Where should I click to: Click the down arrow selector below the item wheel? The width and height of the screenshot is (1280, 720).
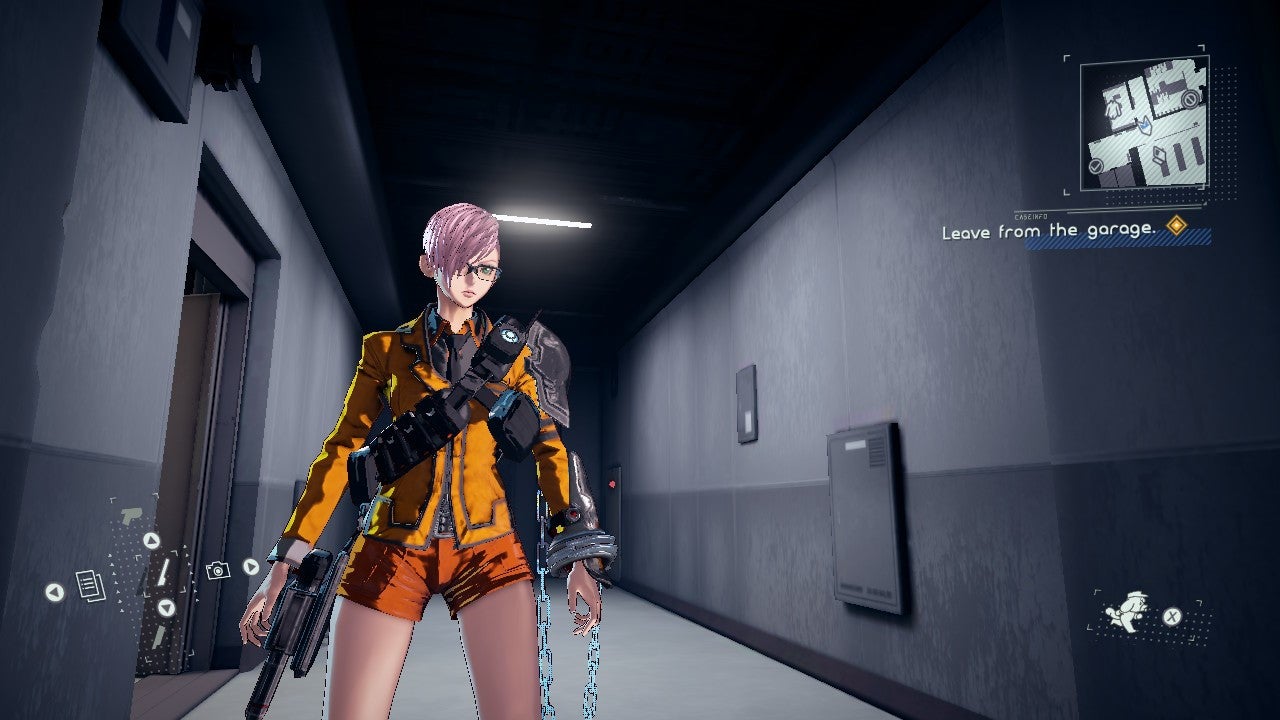(x=165, y=608)
